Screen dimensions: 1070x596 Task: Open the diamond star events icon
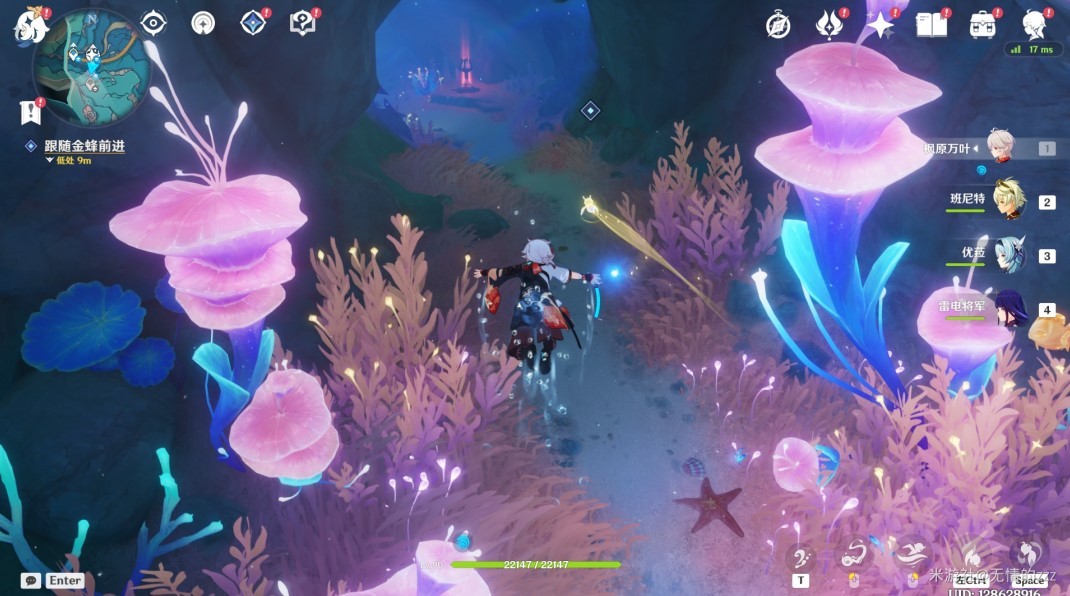click(x=253, y=23)
